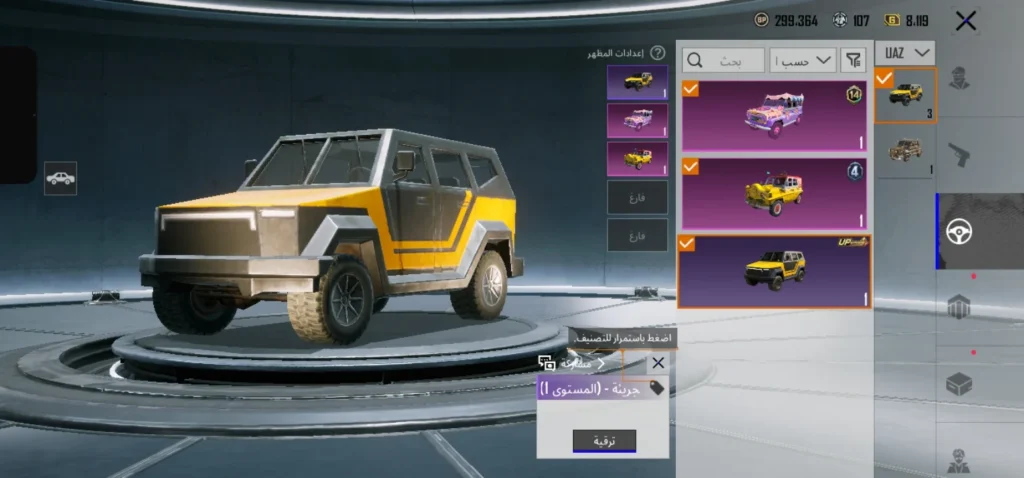Click the search field with magnifier
Screen dimensions: 1024x478
point(725,60)
